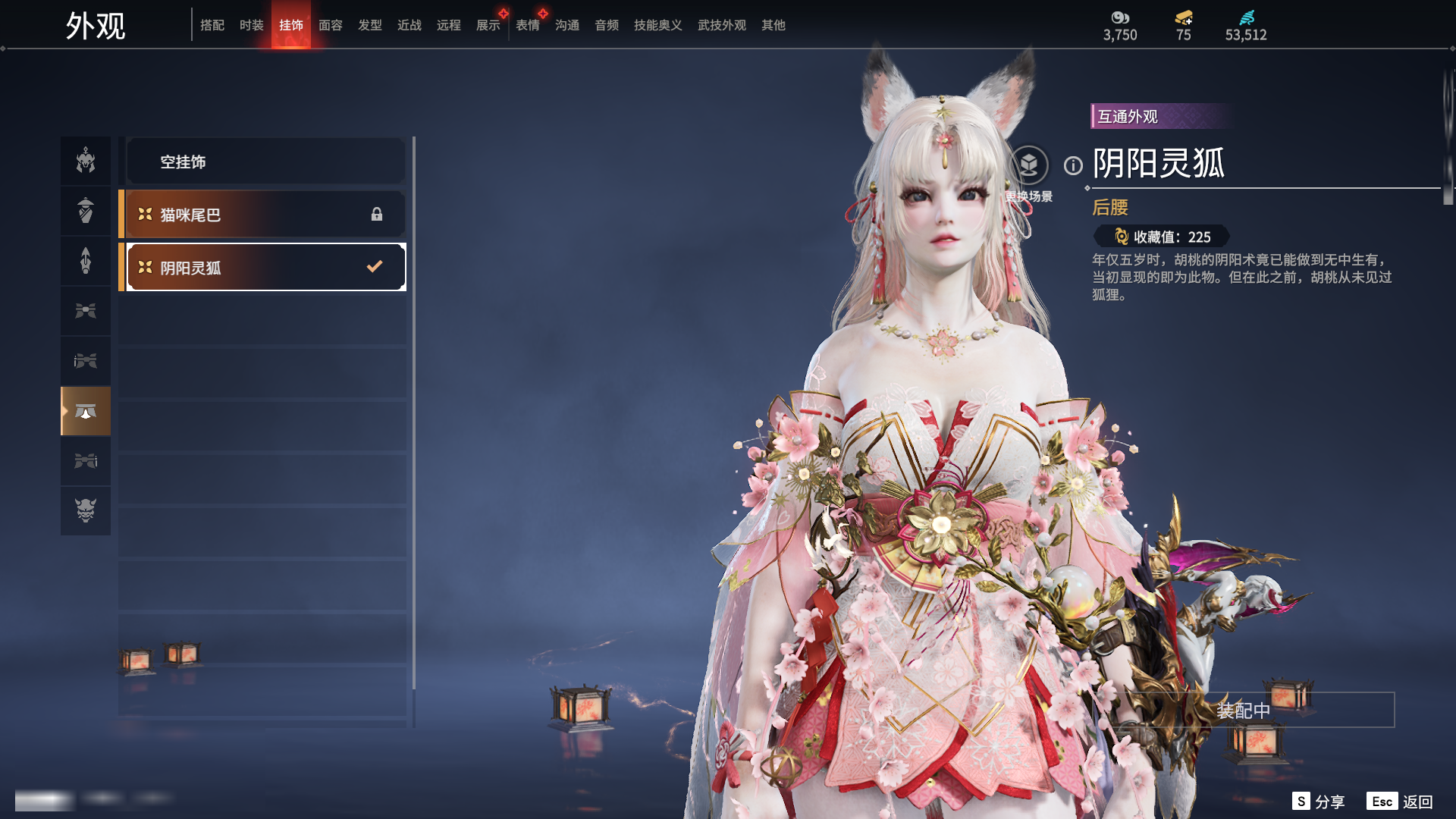Click the 装配中 equipped button
1456x819 pixels.
point(1244,711)
